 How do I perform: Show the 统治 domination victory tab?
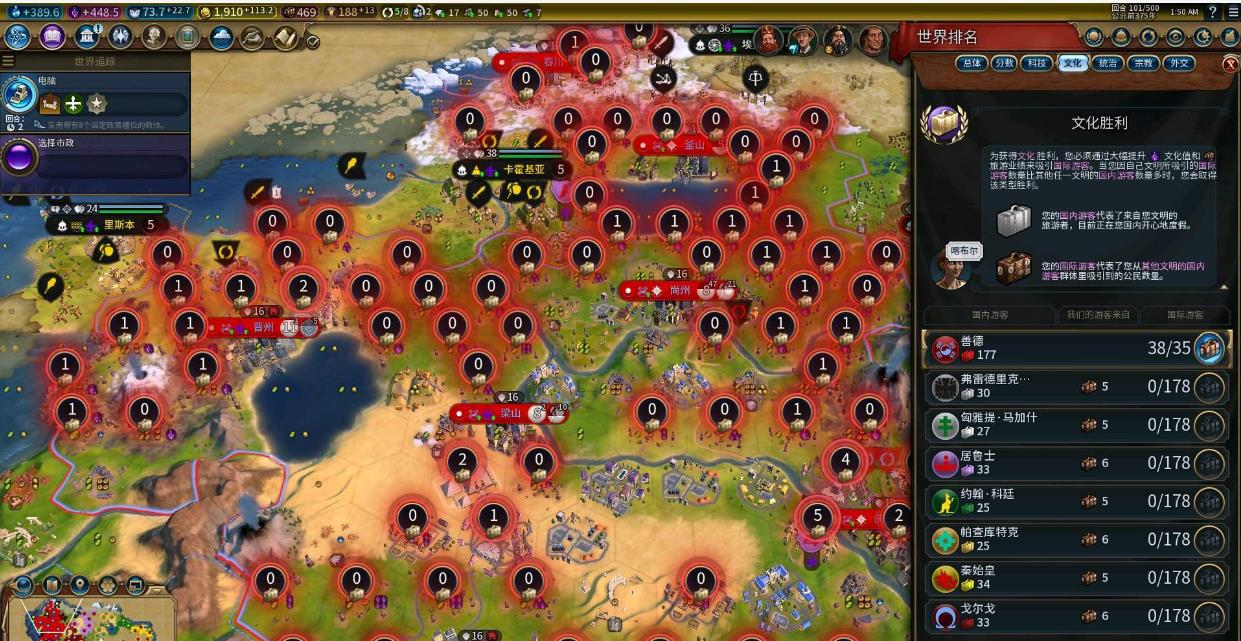(1107, 63)
